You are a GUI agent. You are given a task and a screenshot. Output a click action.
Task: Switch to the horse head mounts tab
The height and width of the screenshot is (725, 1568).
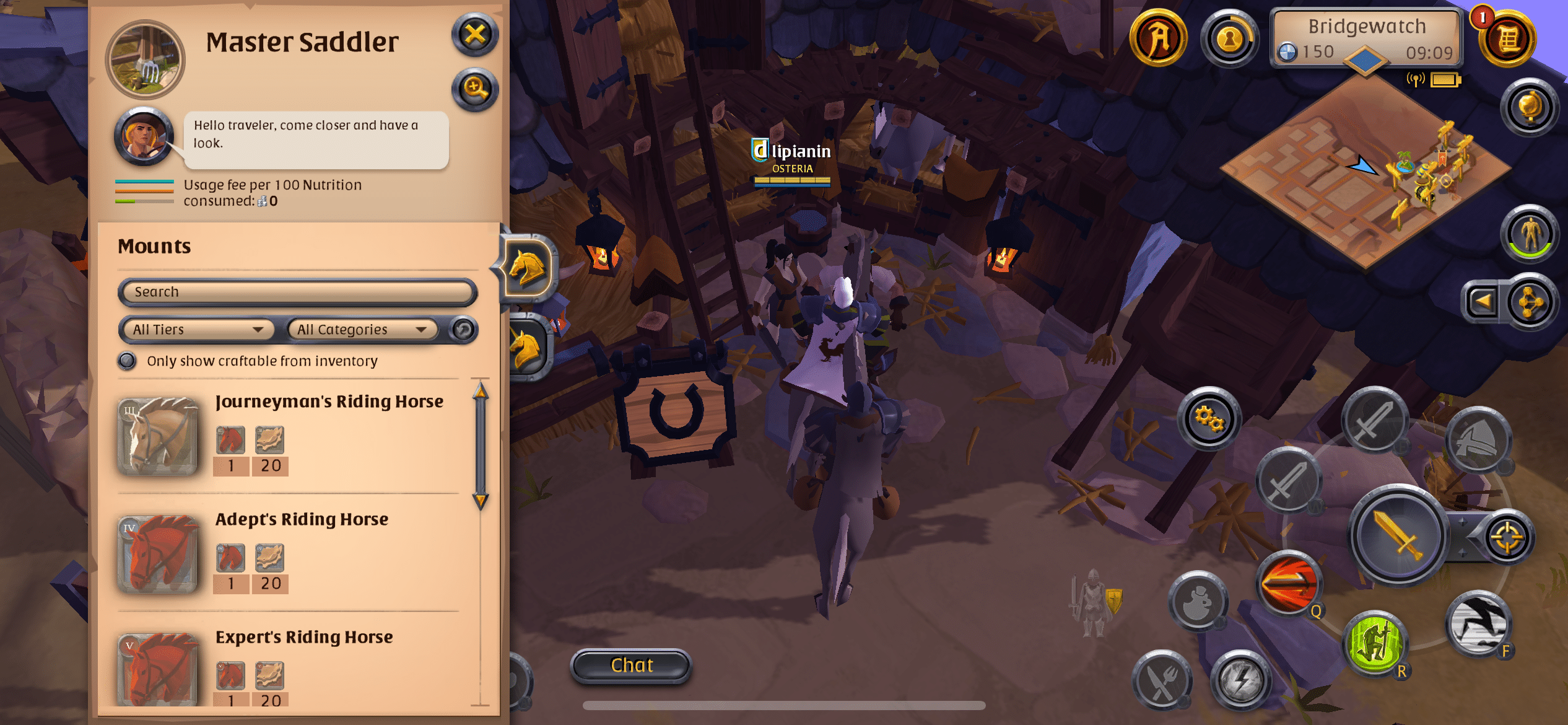[x=528, y=268]
